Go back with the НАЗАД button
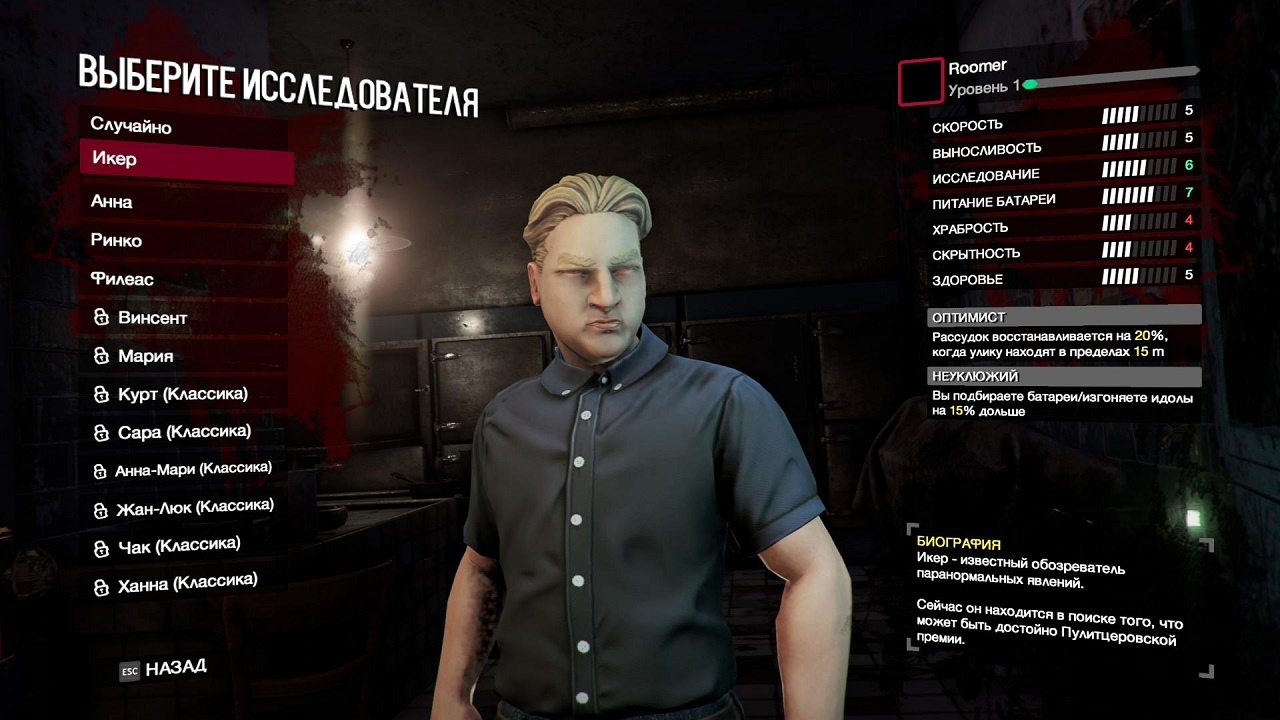 click(x=164, y=669)
